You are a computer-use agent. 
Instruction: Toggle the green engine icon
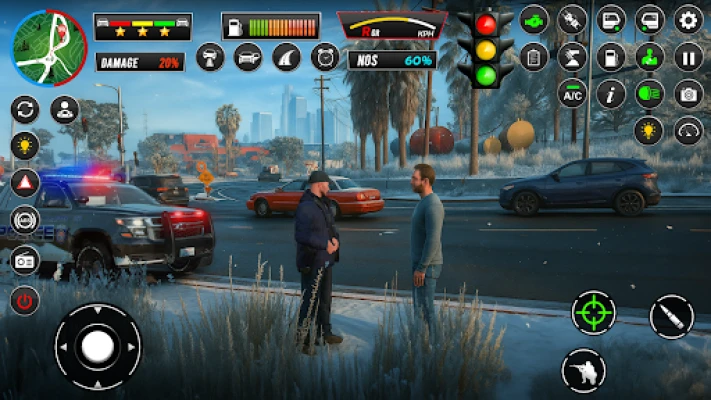534,19
